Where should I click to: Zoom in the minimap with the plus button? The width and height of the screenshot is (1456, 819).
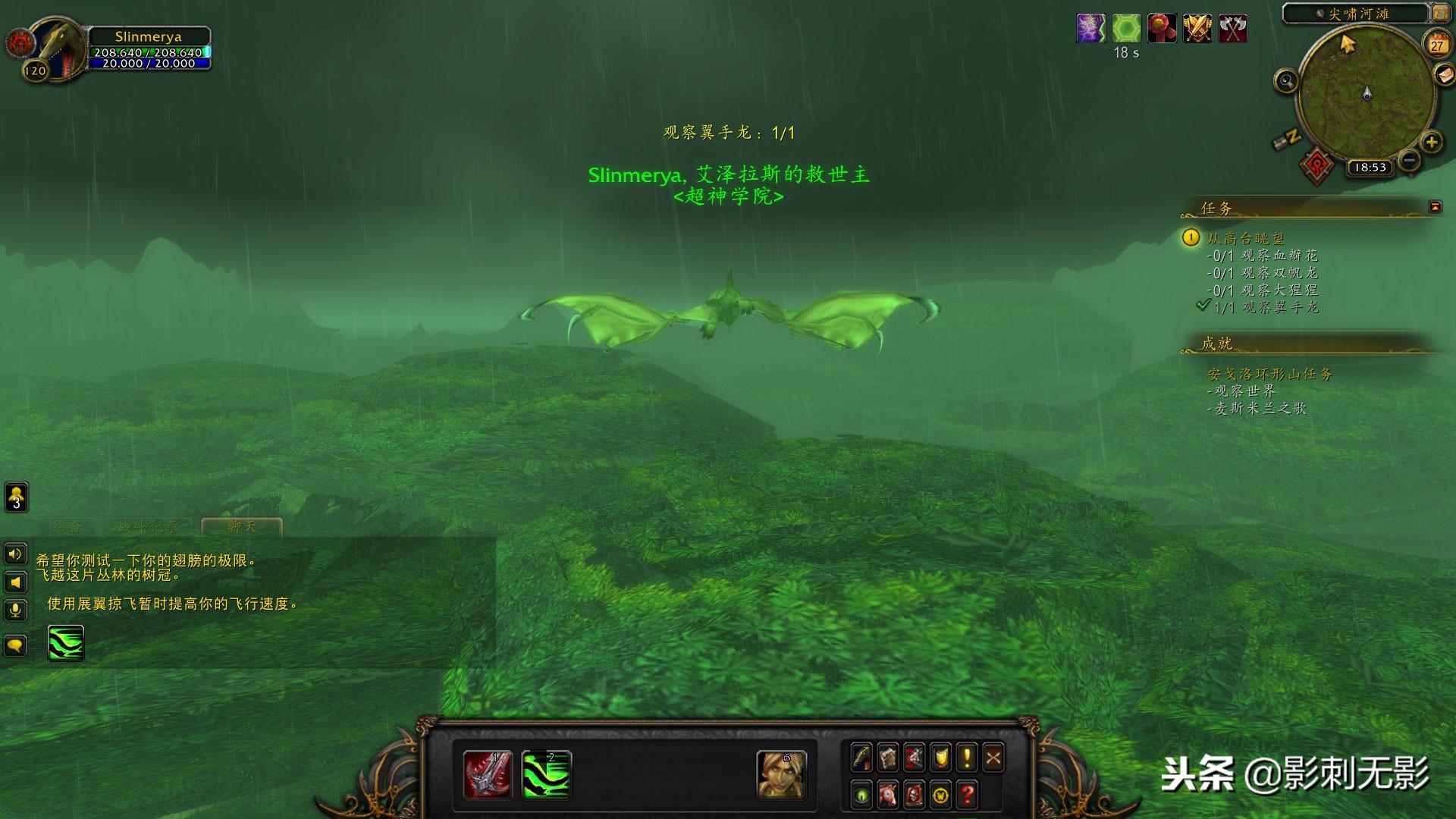point(1431,142)
